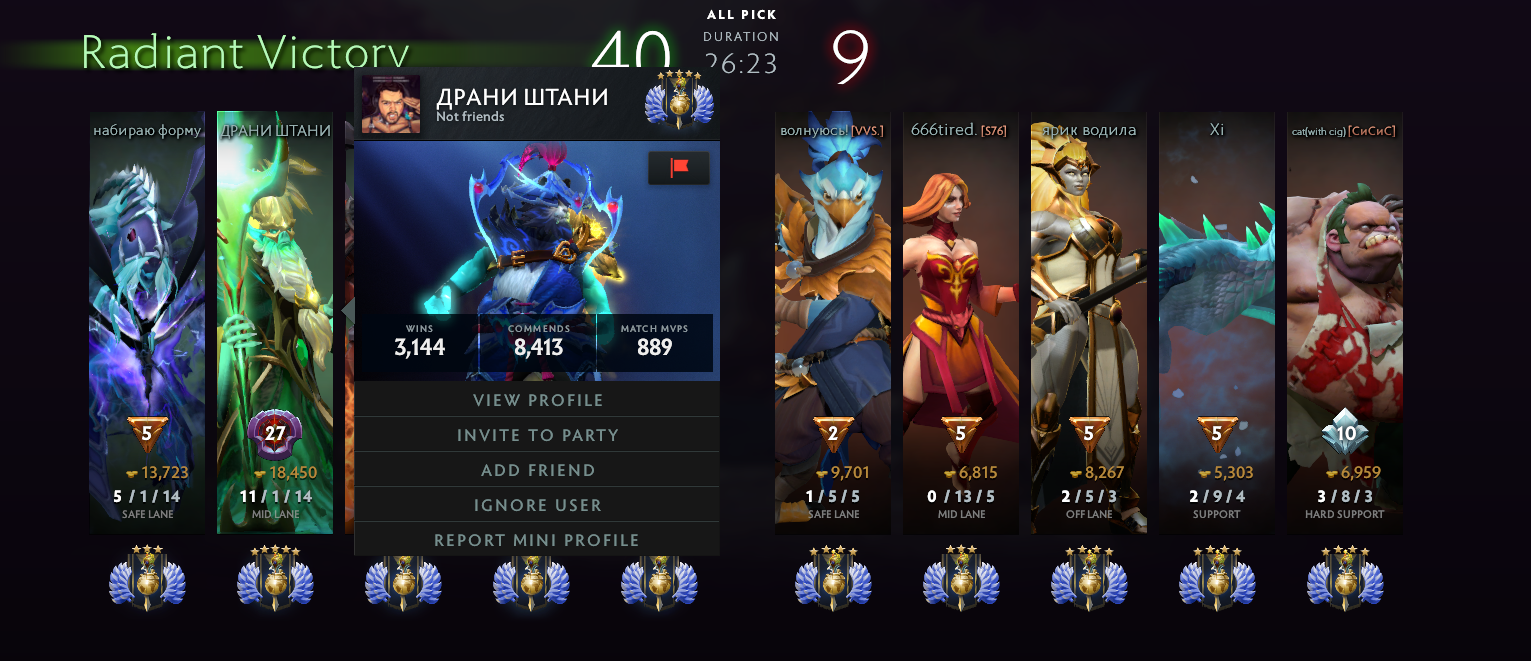
Task: Select Xi's support hero card
Action: (x=1217, y=300)
